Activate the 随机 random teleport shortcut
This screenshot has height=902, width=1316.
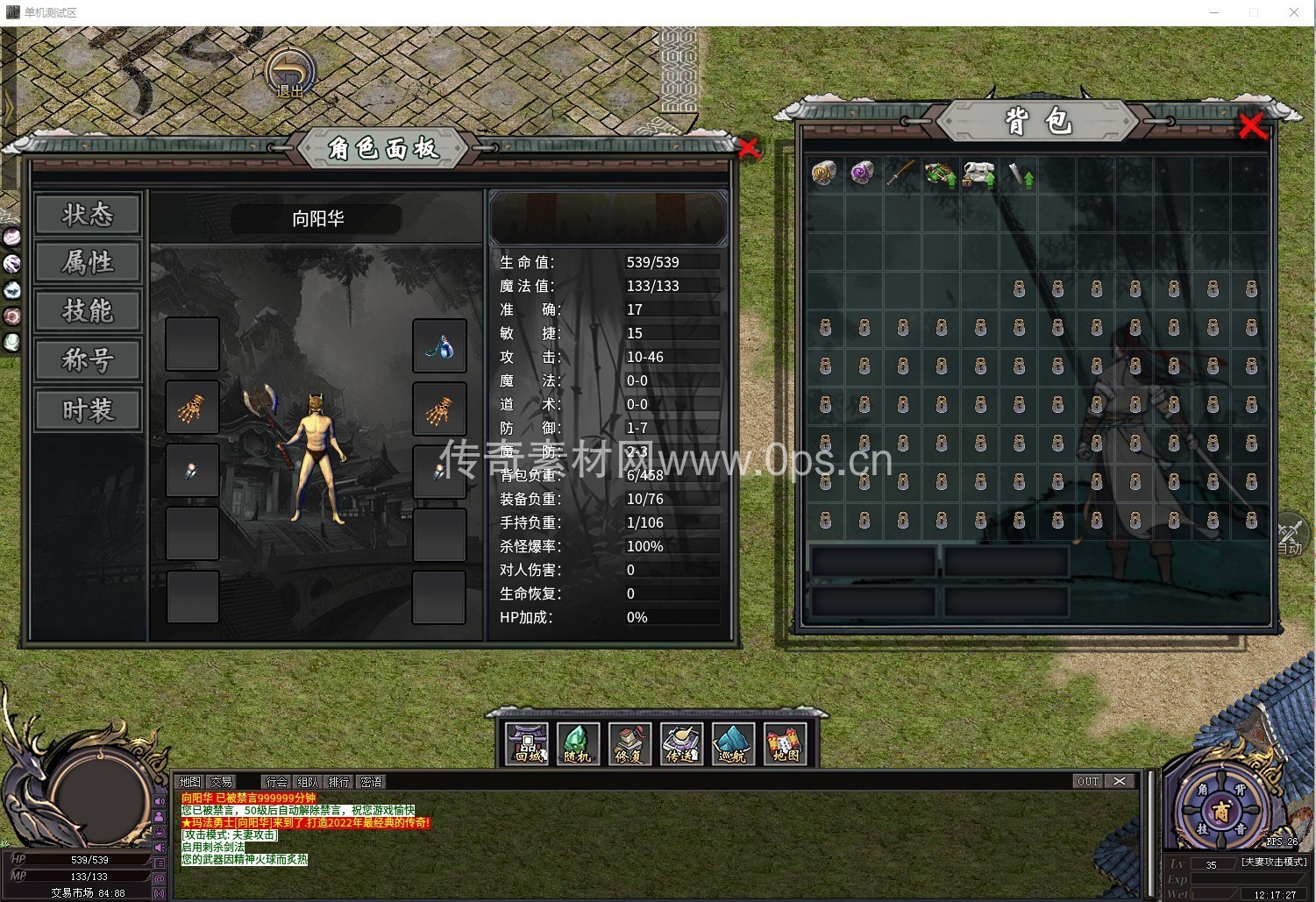578,744
